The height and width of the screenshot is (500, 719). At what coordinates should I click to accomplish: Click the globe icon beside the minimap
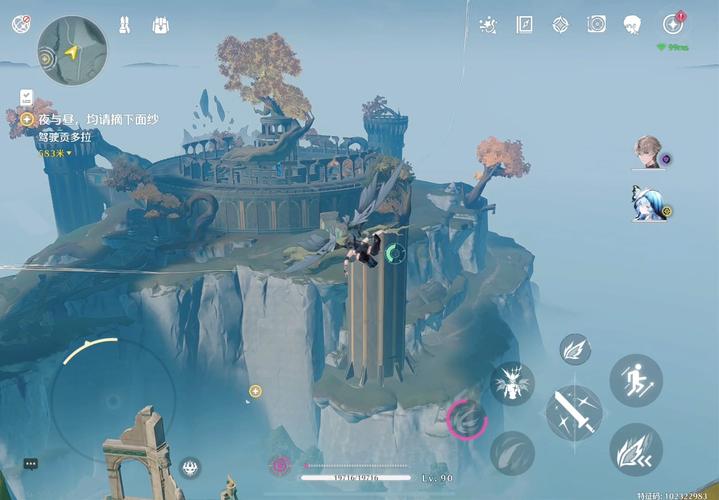(x=21, y=24)
